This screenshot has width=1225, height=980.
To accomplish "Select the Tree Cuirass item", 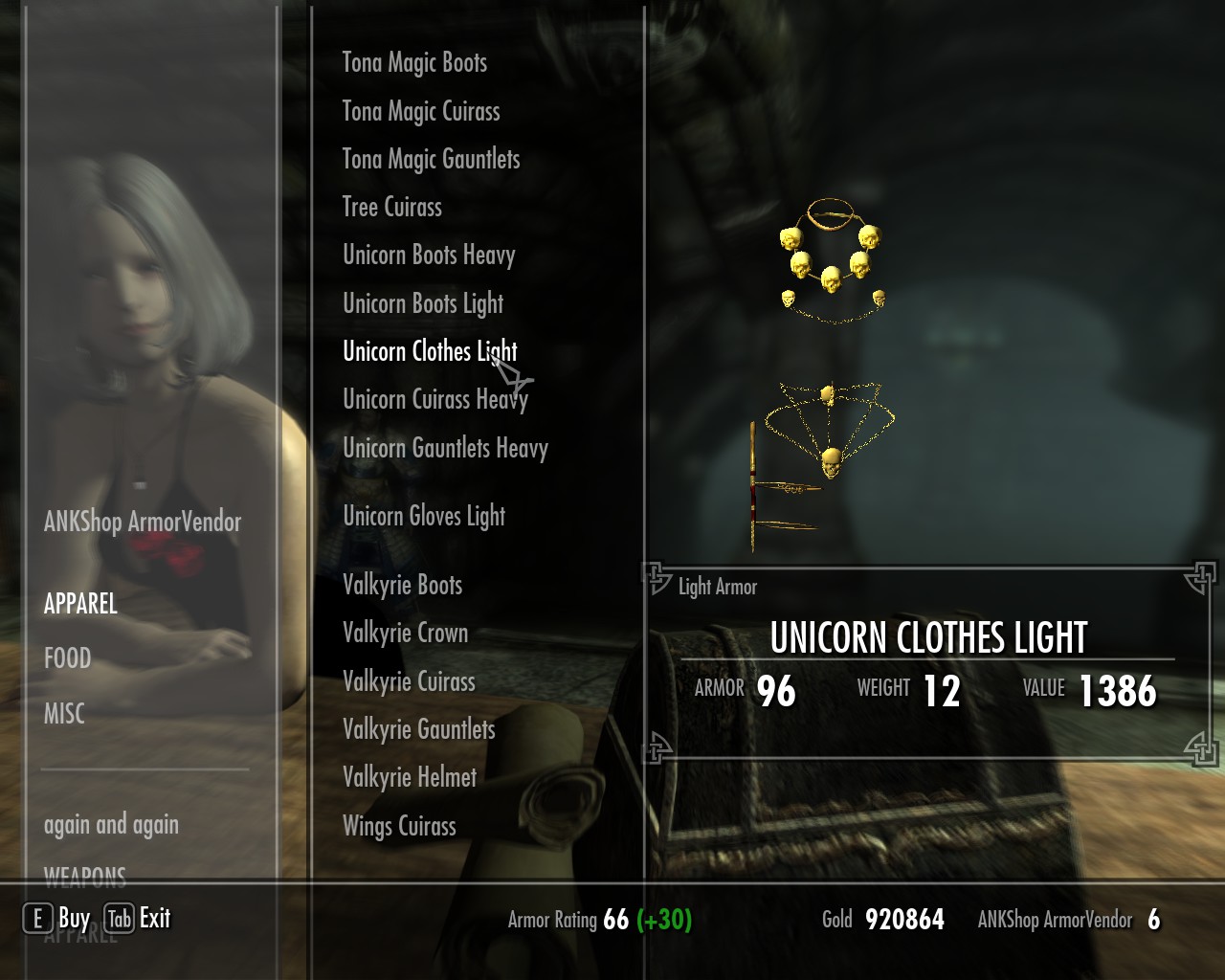I will click(x=392, y=208).
